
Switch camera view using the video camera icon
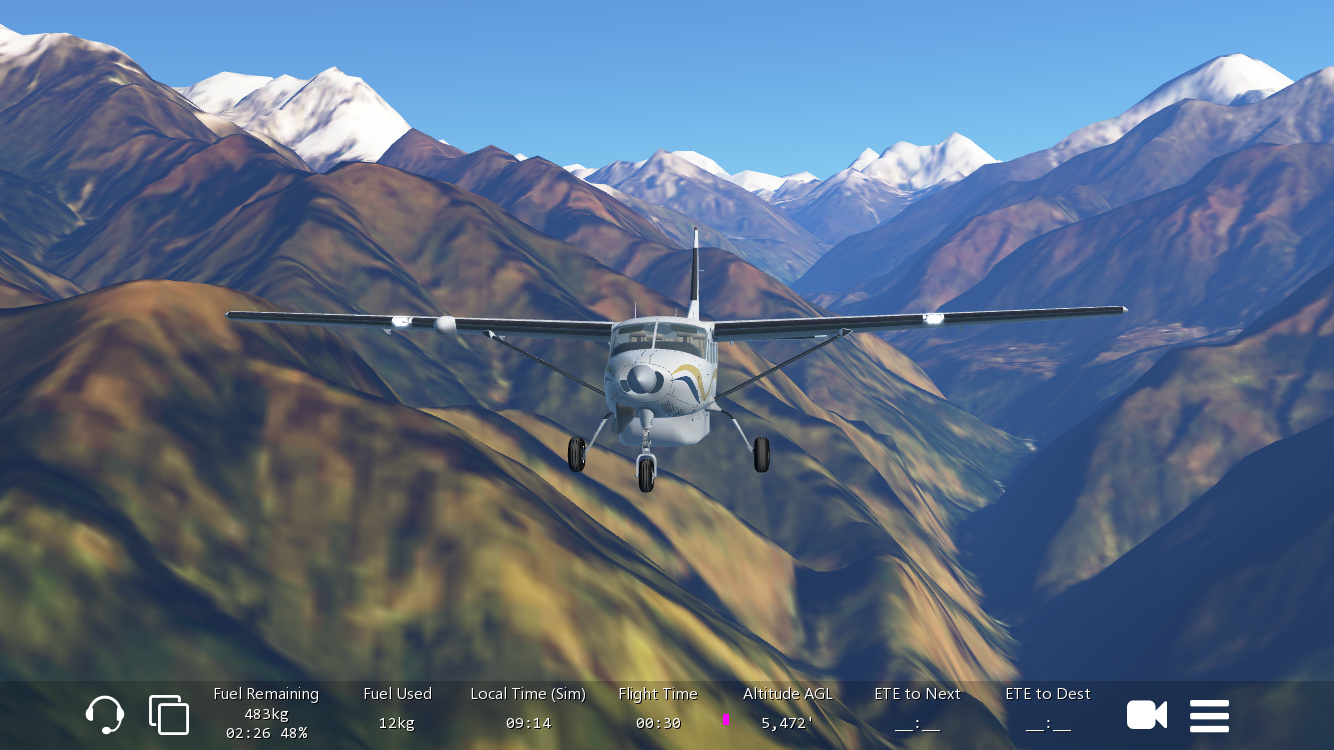[1146, 715]
